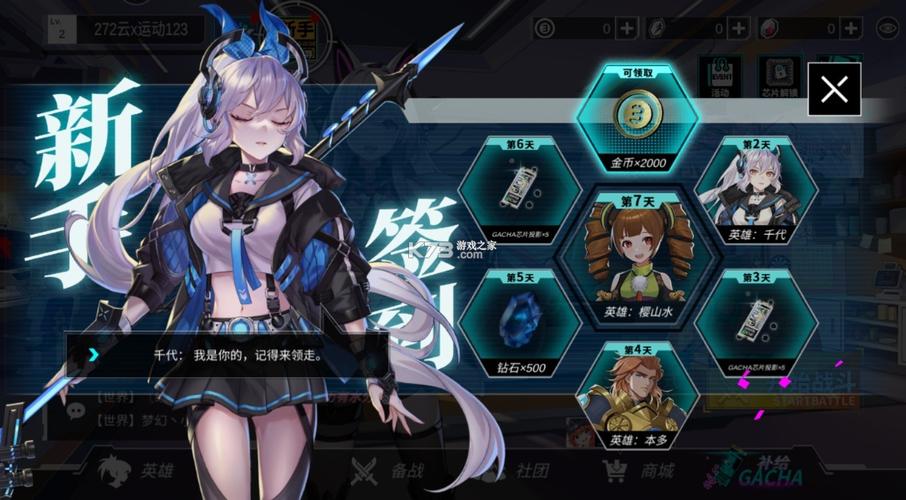Open the 芯片解锁 chip unlock icon
906x500 pixels.
pyautogui.click(x=782, y=76)
